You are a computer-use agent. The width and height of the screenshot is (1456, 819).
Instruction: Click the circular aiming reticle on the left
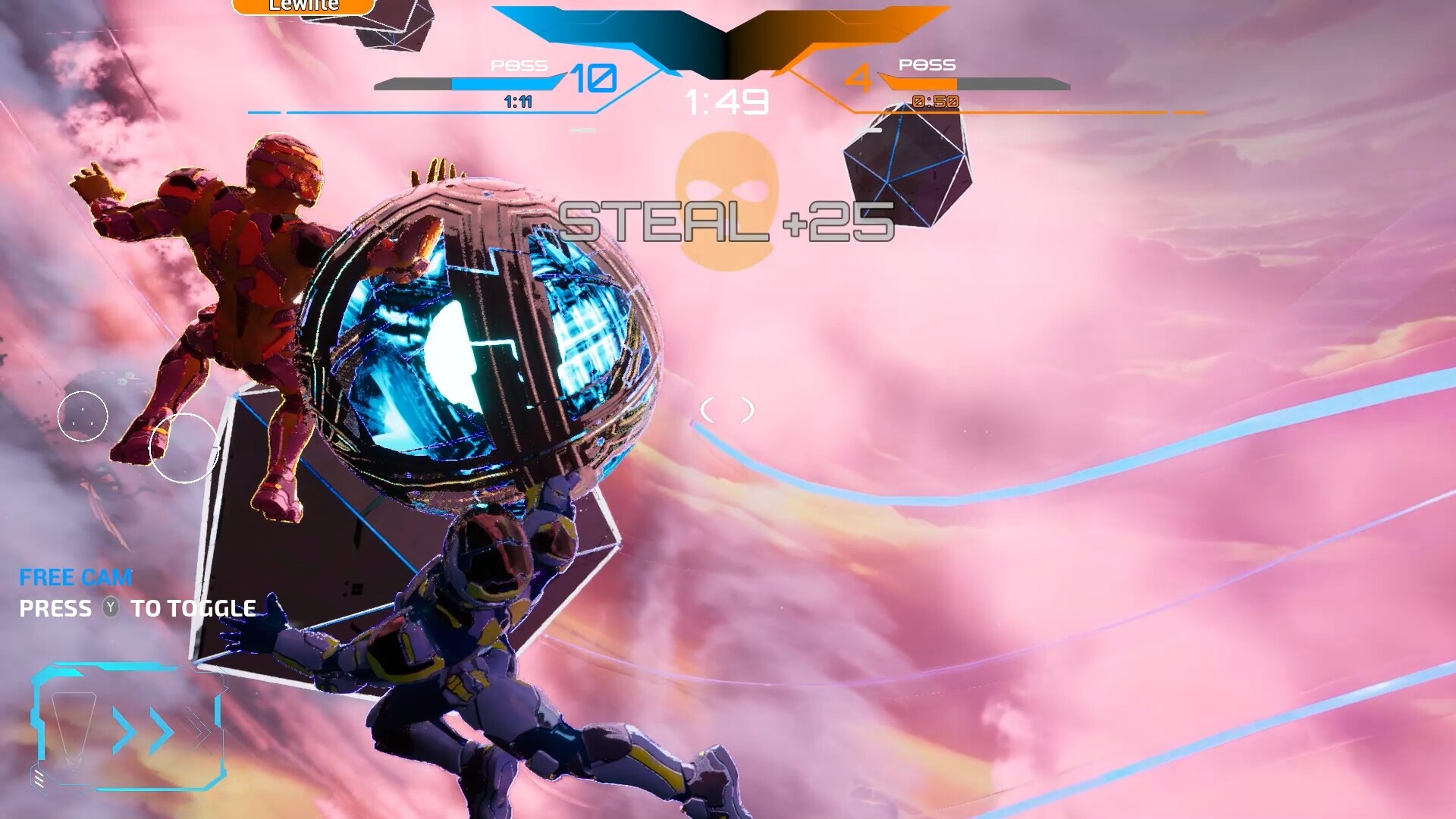point(186,447)
